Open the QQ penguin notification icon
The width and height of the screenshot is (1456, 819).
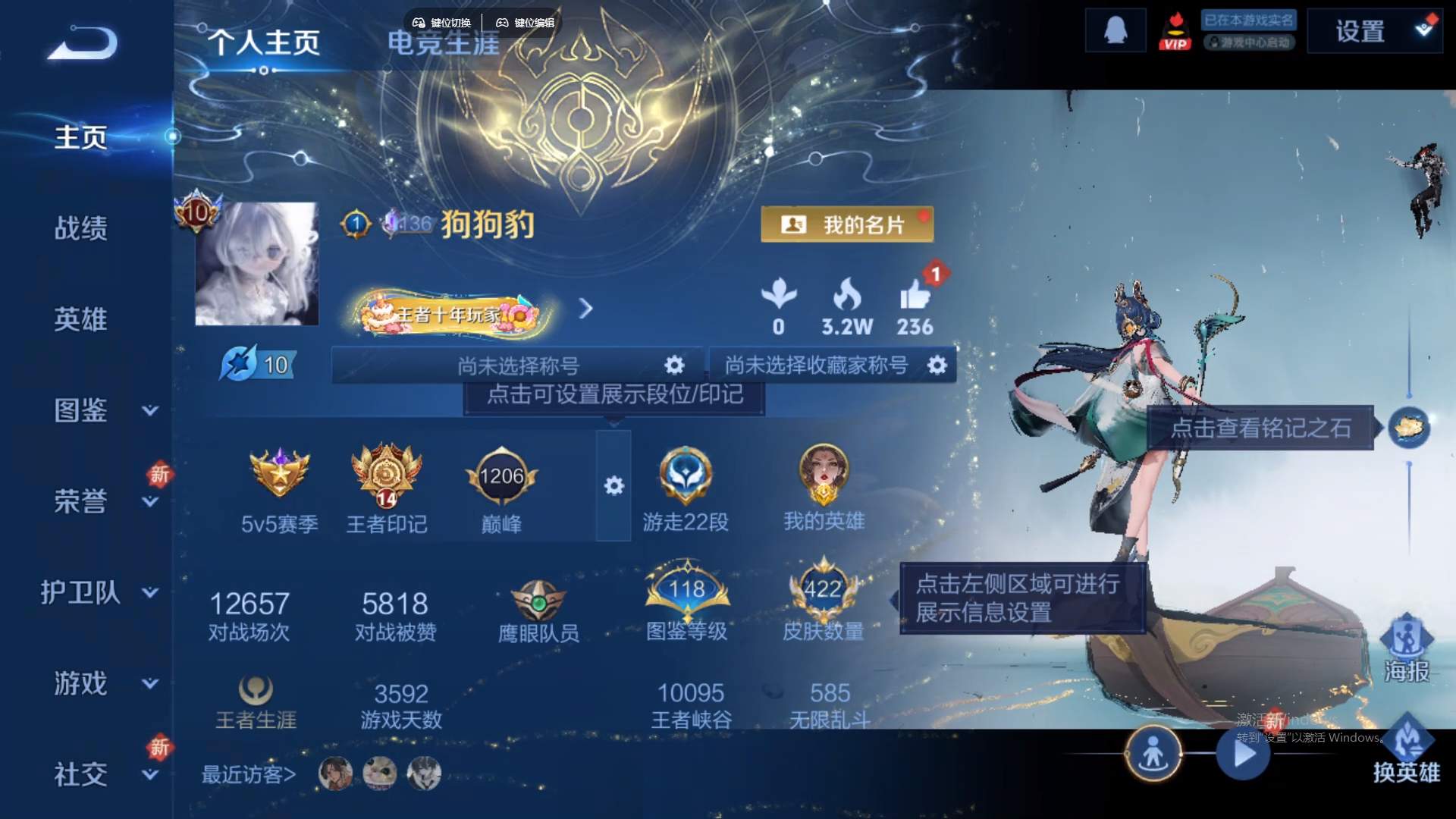1114,29
